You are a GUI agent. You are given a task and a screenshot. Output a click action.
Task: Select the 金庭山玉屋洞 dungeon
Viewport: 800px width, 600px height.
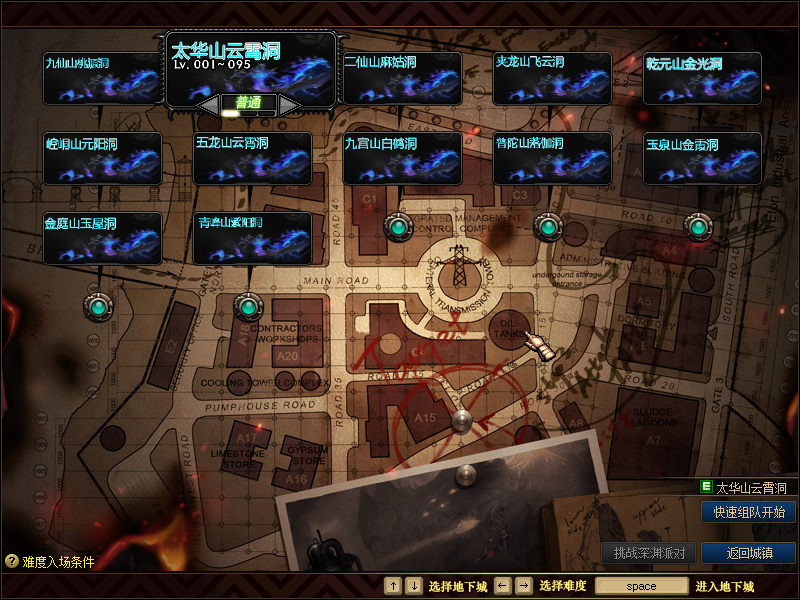(103, 238)
